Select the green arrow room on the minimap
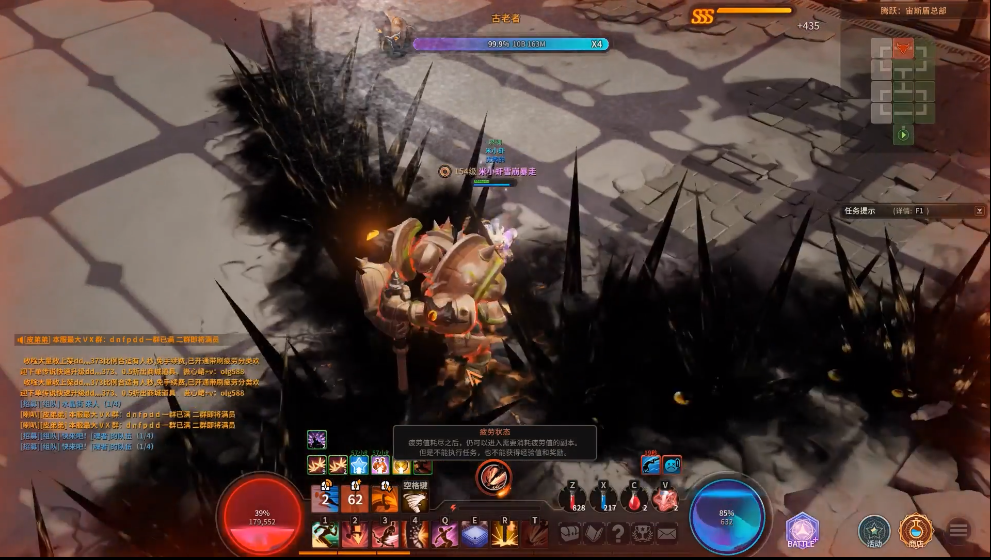Viewport: 991px width, 560px height. click(904, 134)
